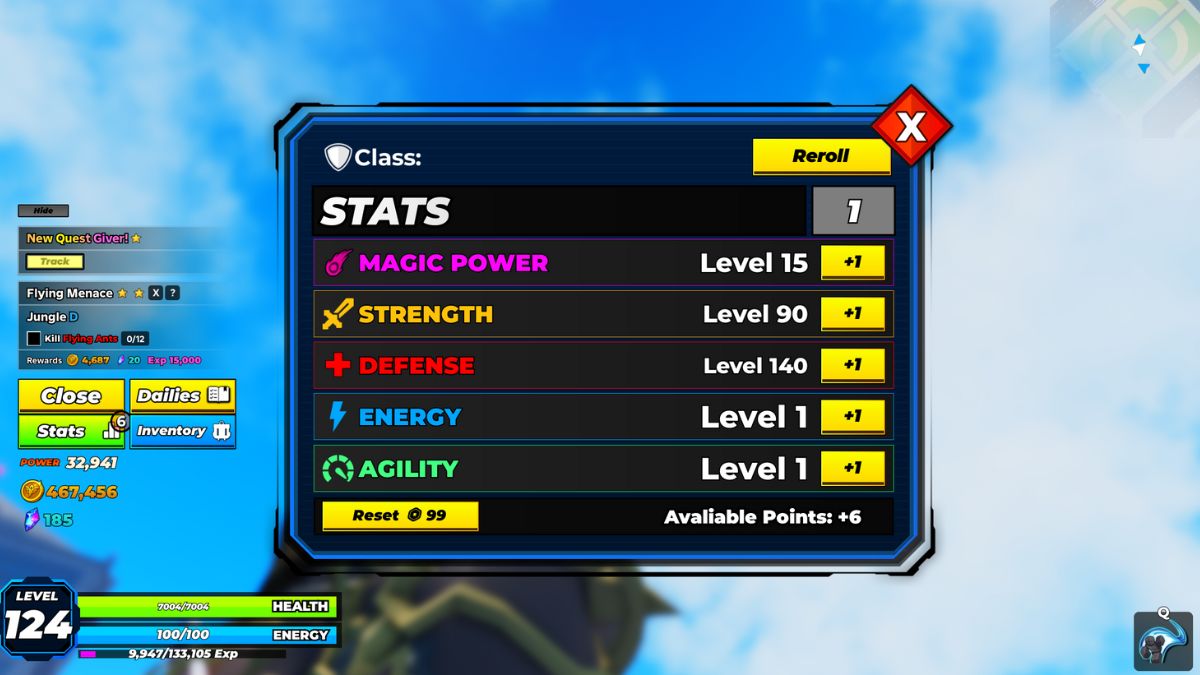Viewport: 1200px width, 675px height.
Task: Open the Dailies panel
Action: [x=182, y=396]
